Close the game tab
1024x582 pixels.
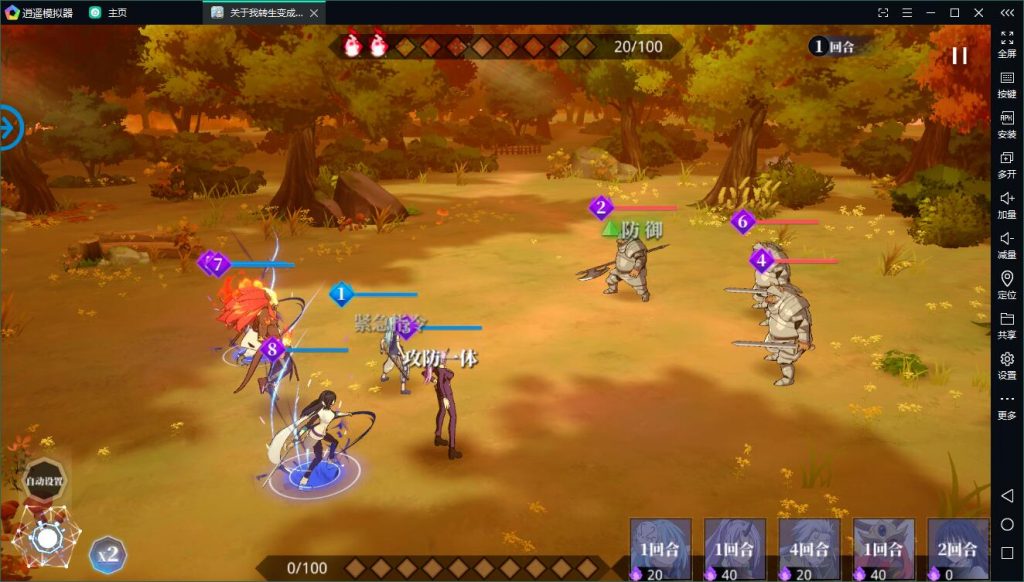click(x=314, y=13)
